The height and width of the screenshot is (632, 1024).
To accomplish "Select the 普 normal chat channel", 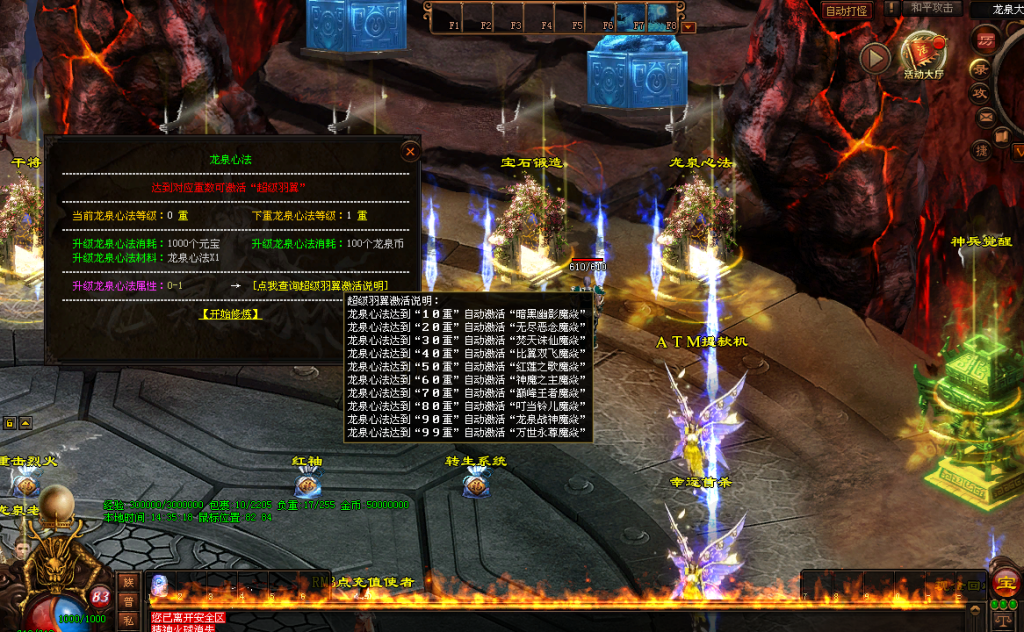I will click(x=128, y=601).
